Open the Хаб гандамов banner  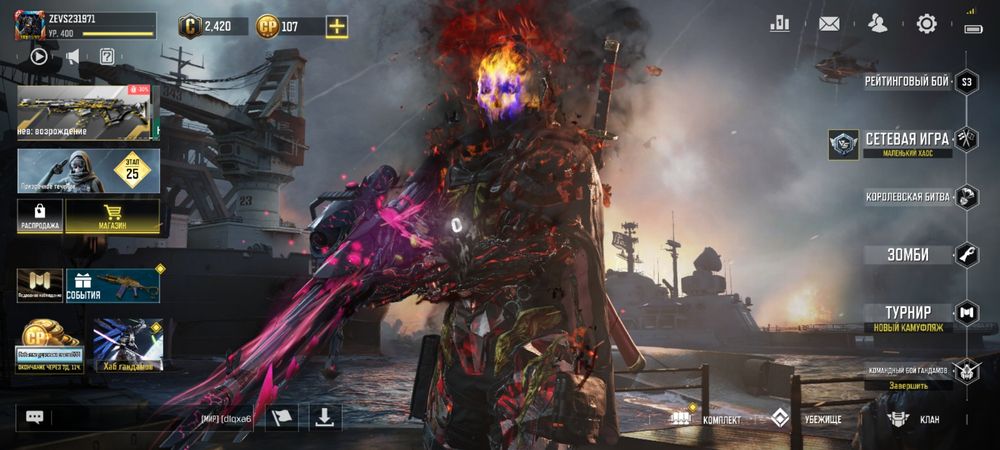pos(127,345)
